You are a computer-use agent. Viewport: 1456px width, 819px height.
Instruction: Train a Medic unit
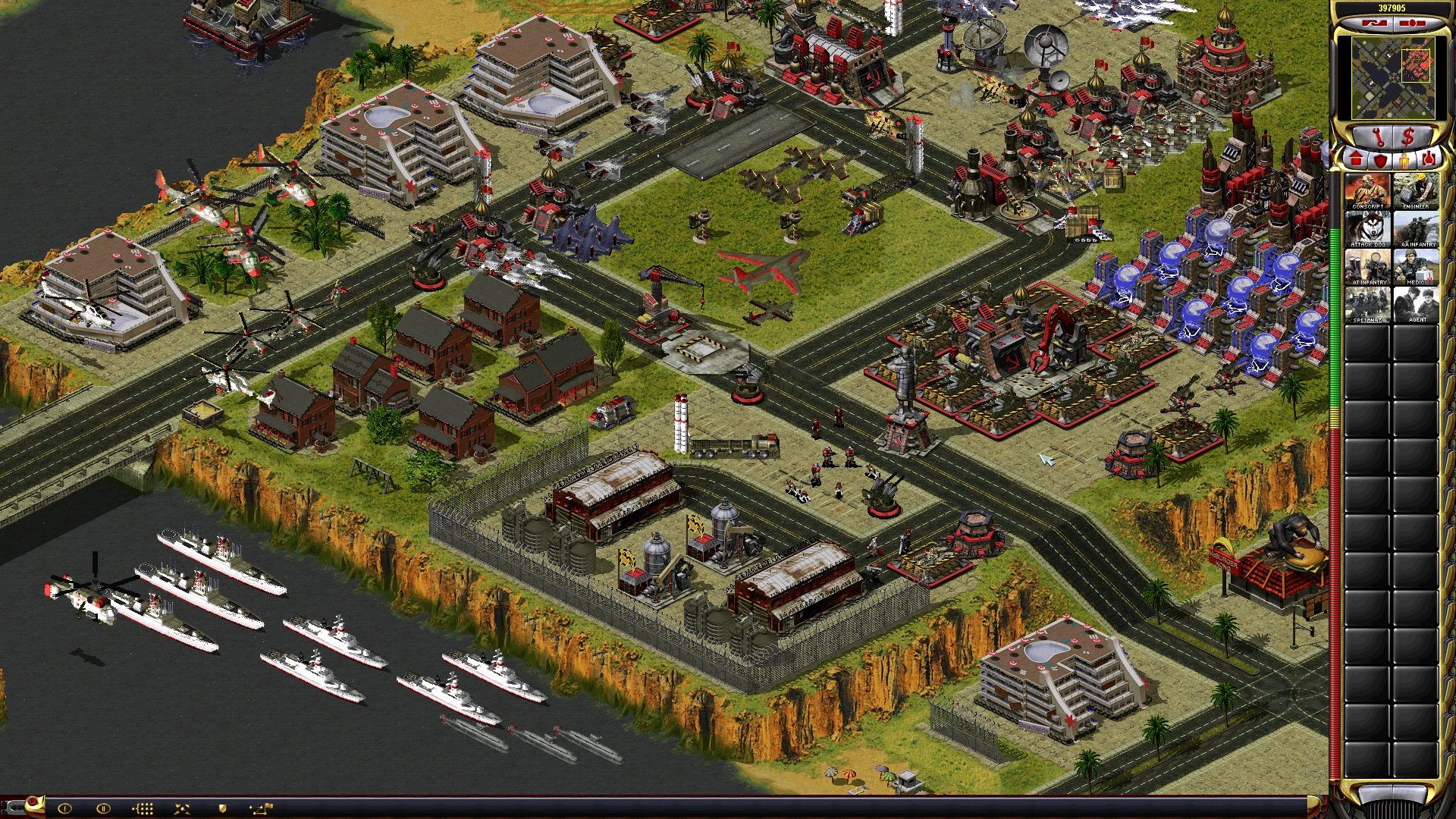pyautogui.click(x=1416, y=265)
